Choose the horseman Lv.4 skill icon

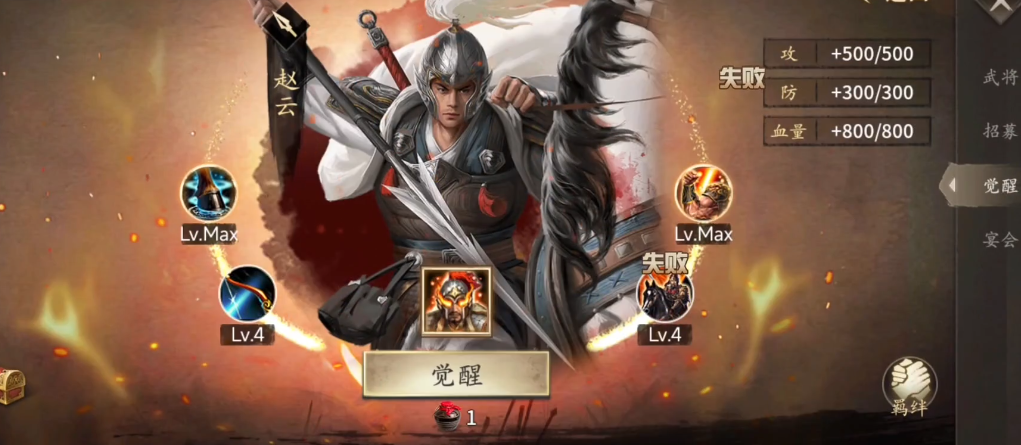click(x=665, y=297)
